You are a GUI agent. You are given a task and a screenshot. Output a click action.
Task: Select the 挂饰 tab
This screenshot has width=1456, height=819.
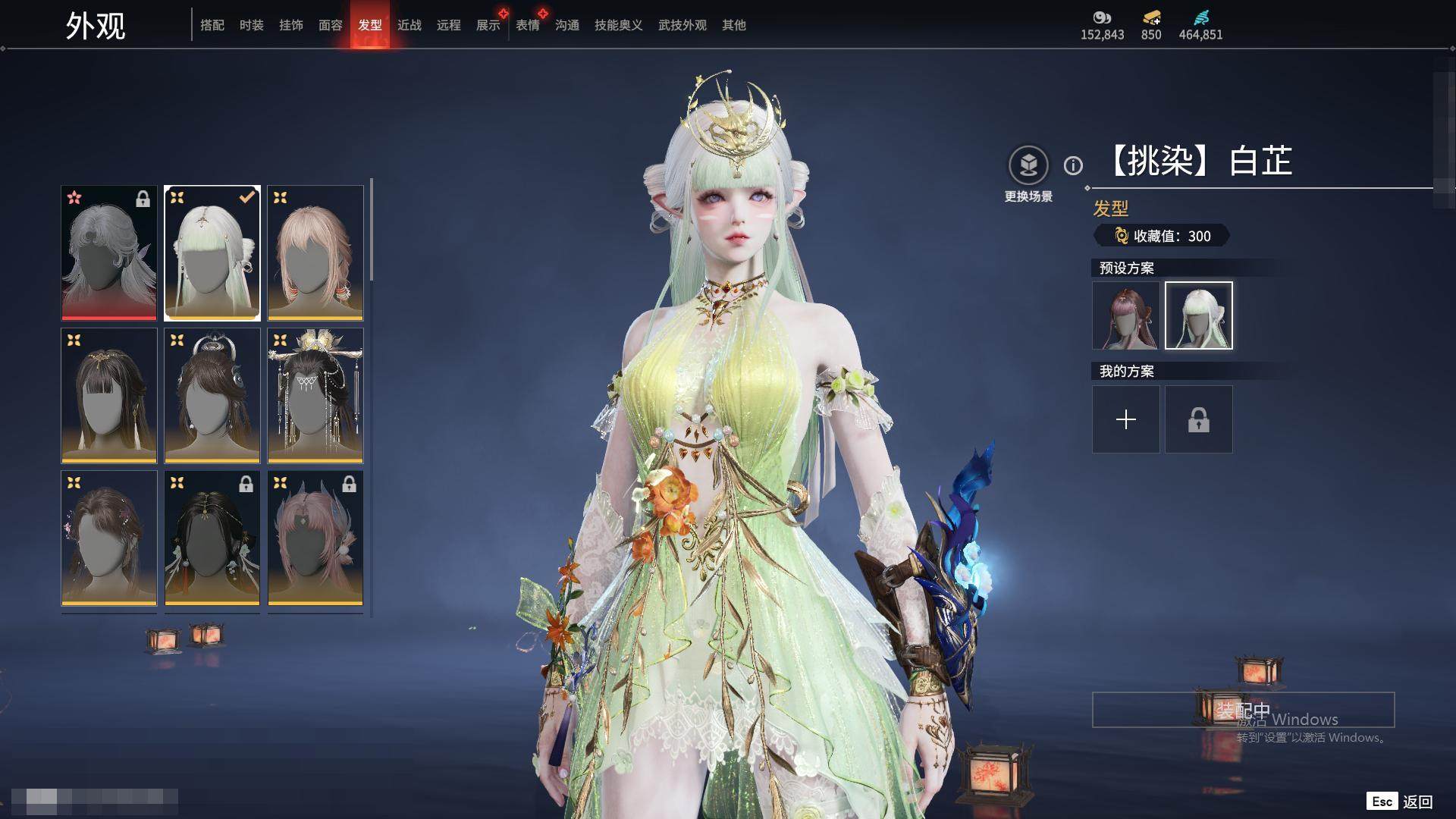291,25
